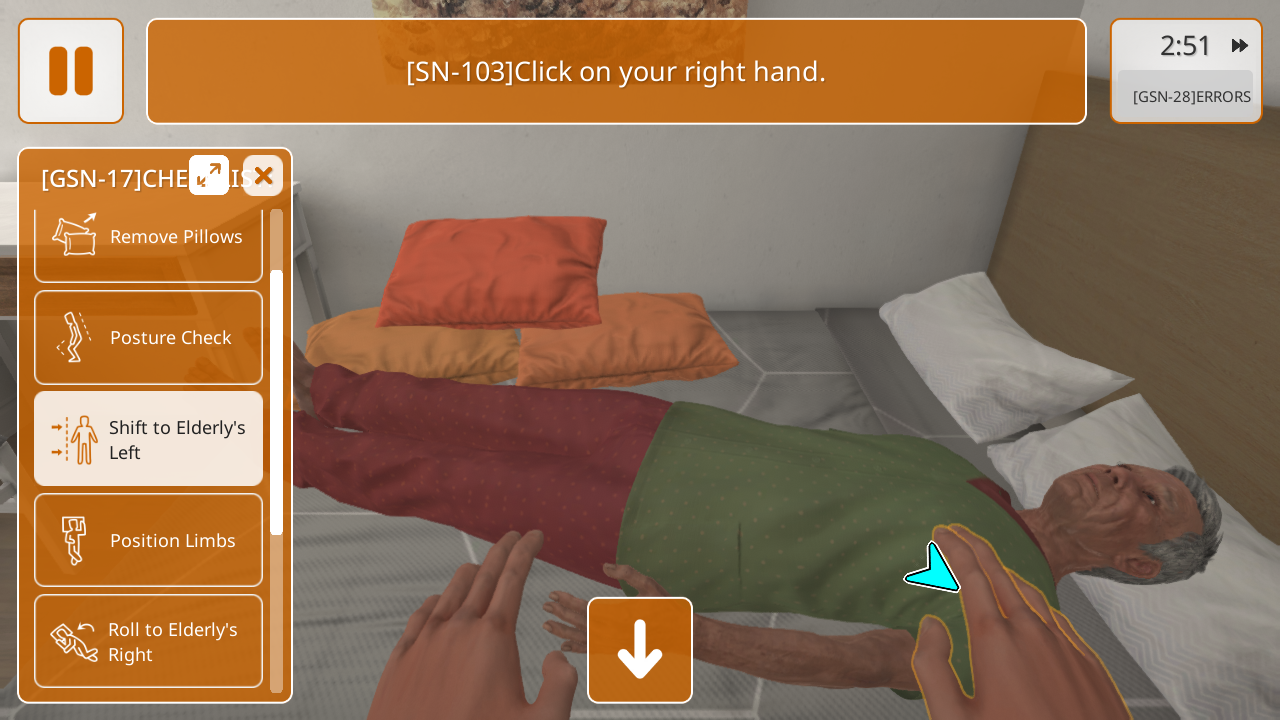
Task: Open the Position Limbs step
Action: coord(148,540)
